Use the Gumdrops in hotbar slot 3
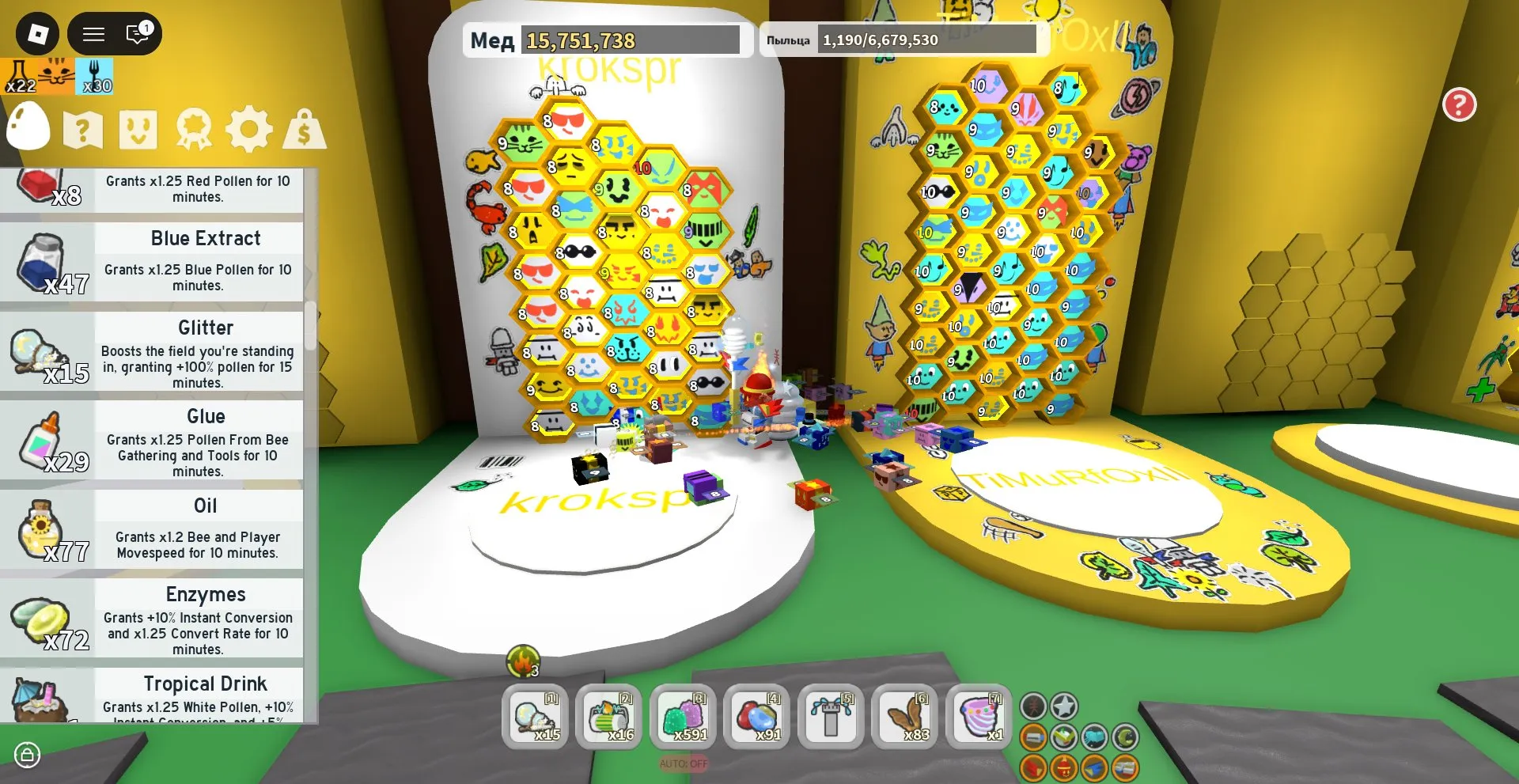Screen dimensions: 1519x784 click(x=683, y=718)
